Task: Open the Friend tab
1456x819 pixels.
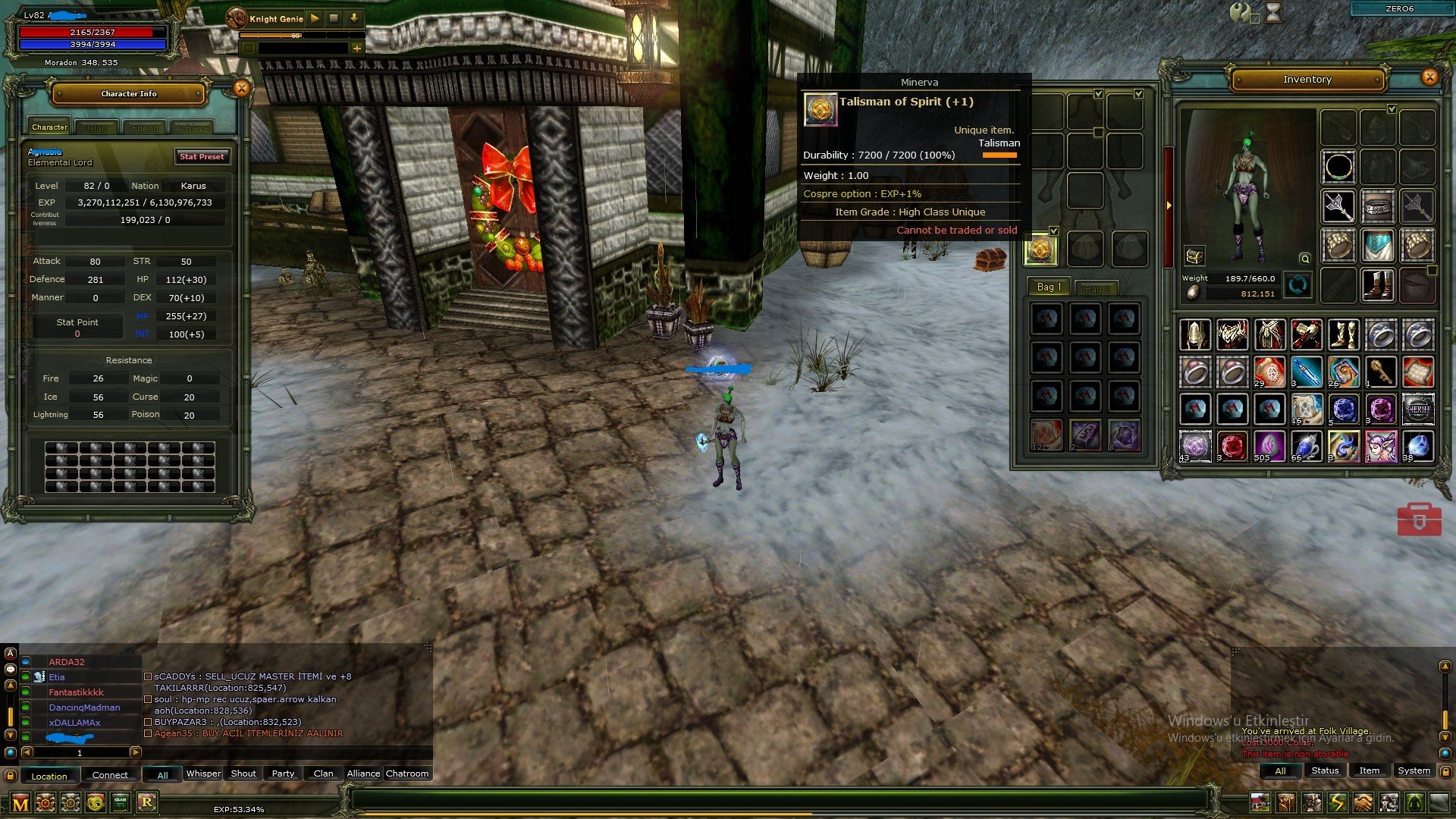Action: [144, 128]
